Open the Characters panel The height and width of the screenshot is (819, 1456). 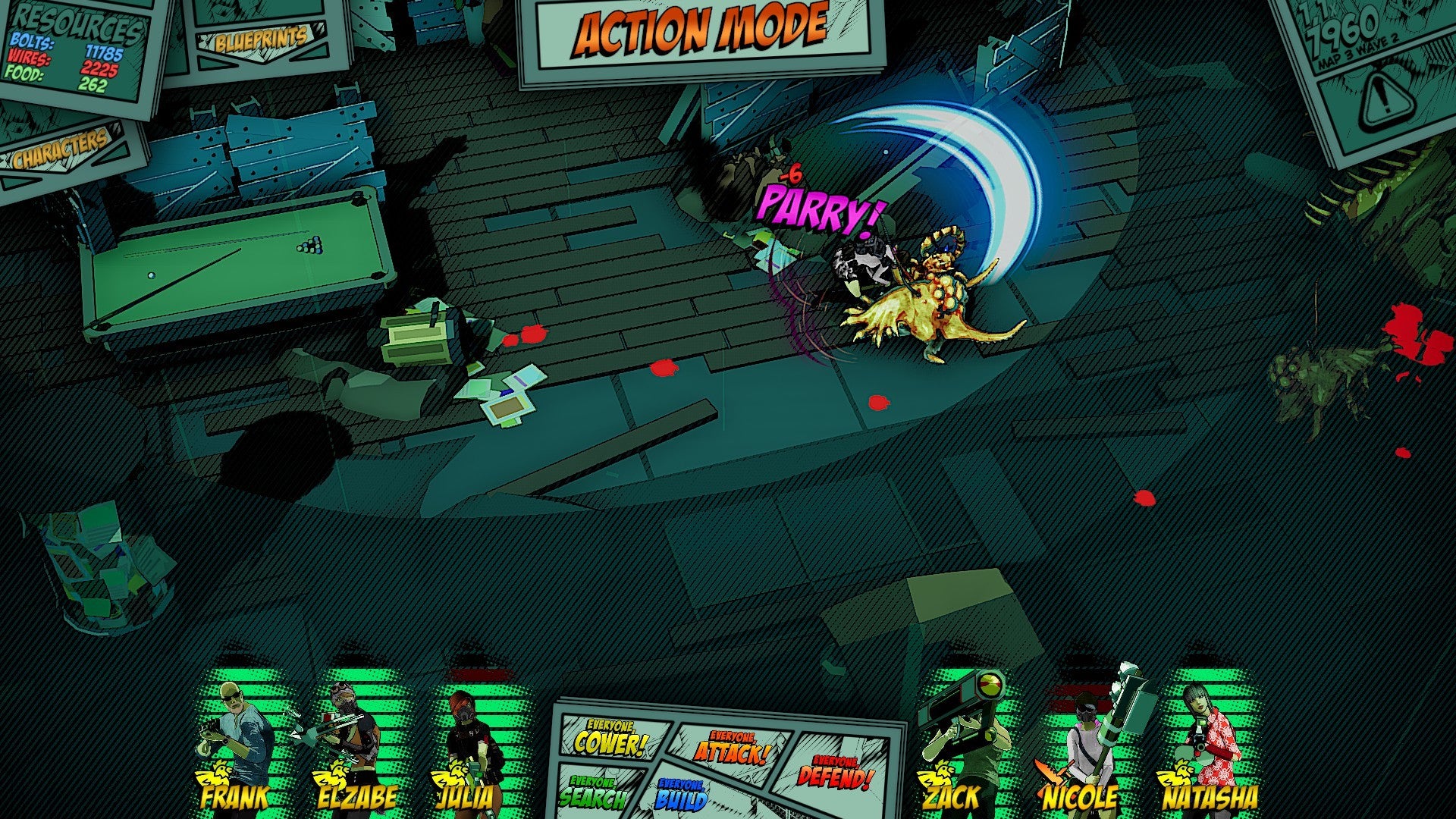click(62, 151)
